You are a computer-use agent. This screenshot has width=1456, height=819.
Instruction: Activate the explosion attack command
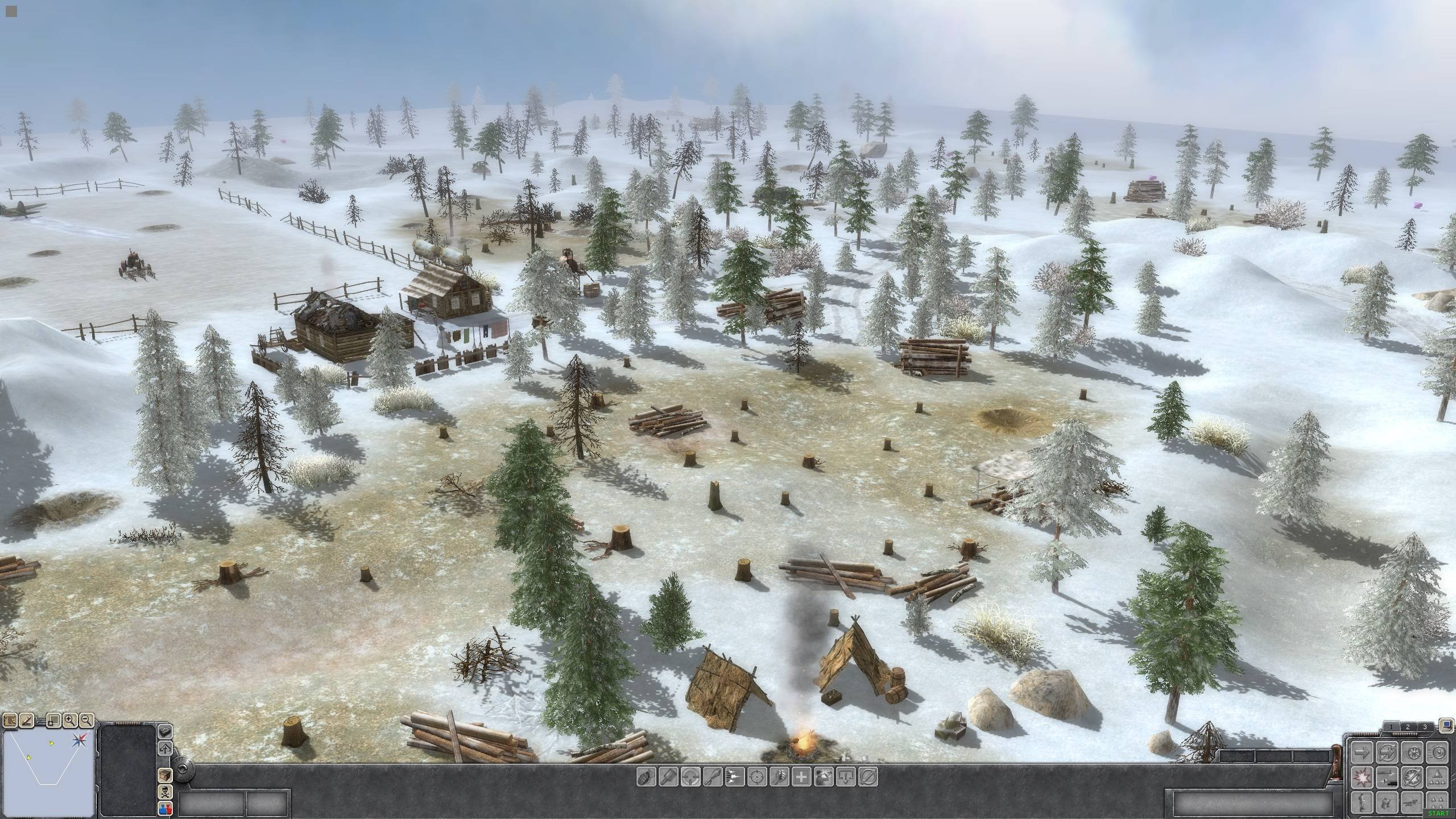pos(1362,776)
